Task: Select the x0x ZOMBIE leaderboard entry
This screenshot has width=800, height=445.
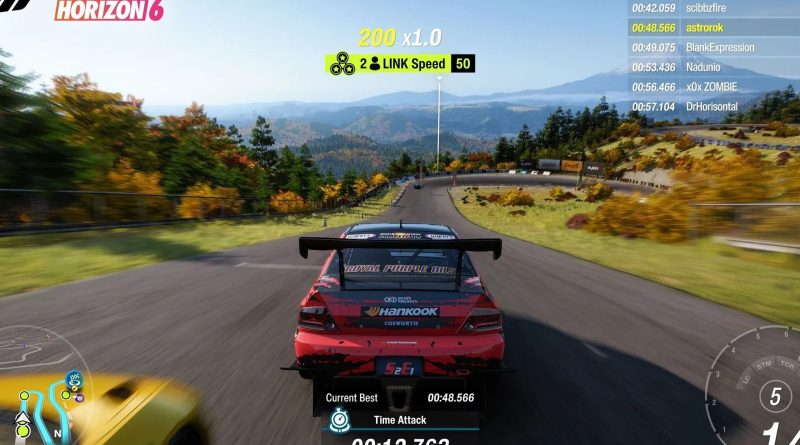Action: (713, 87)
